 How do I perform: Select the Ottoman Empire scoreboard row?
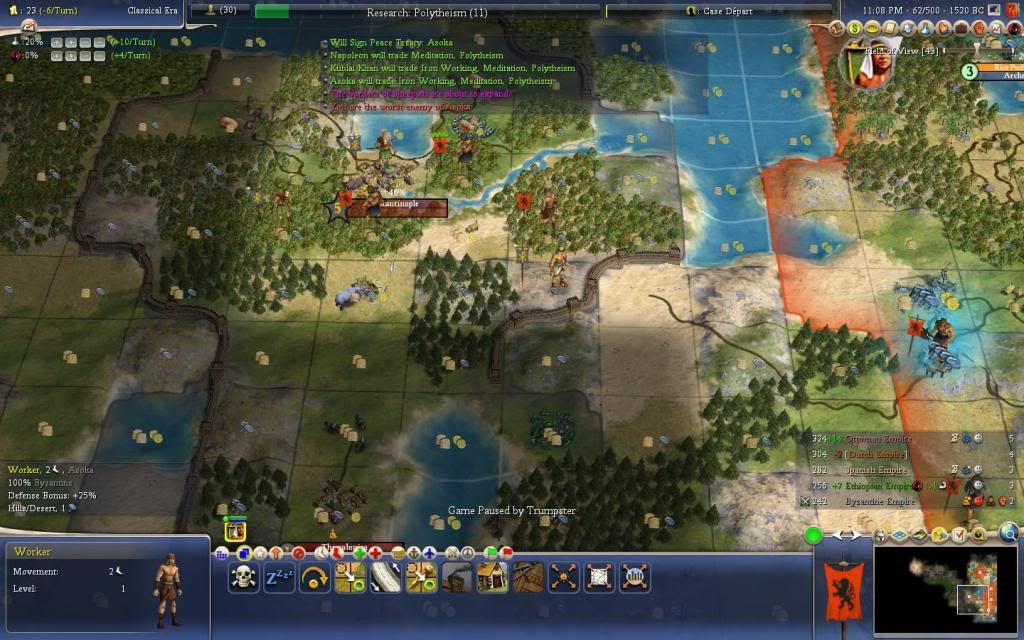(882, 438)
